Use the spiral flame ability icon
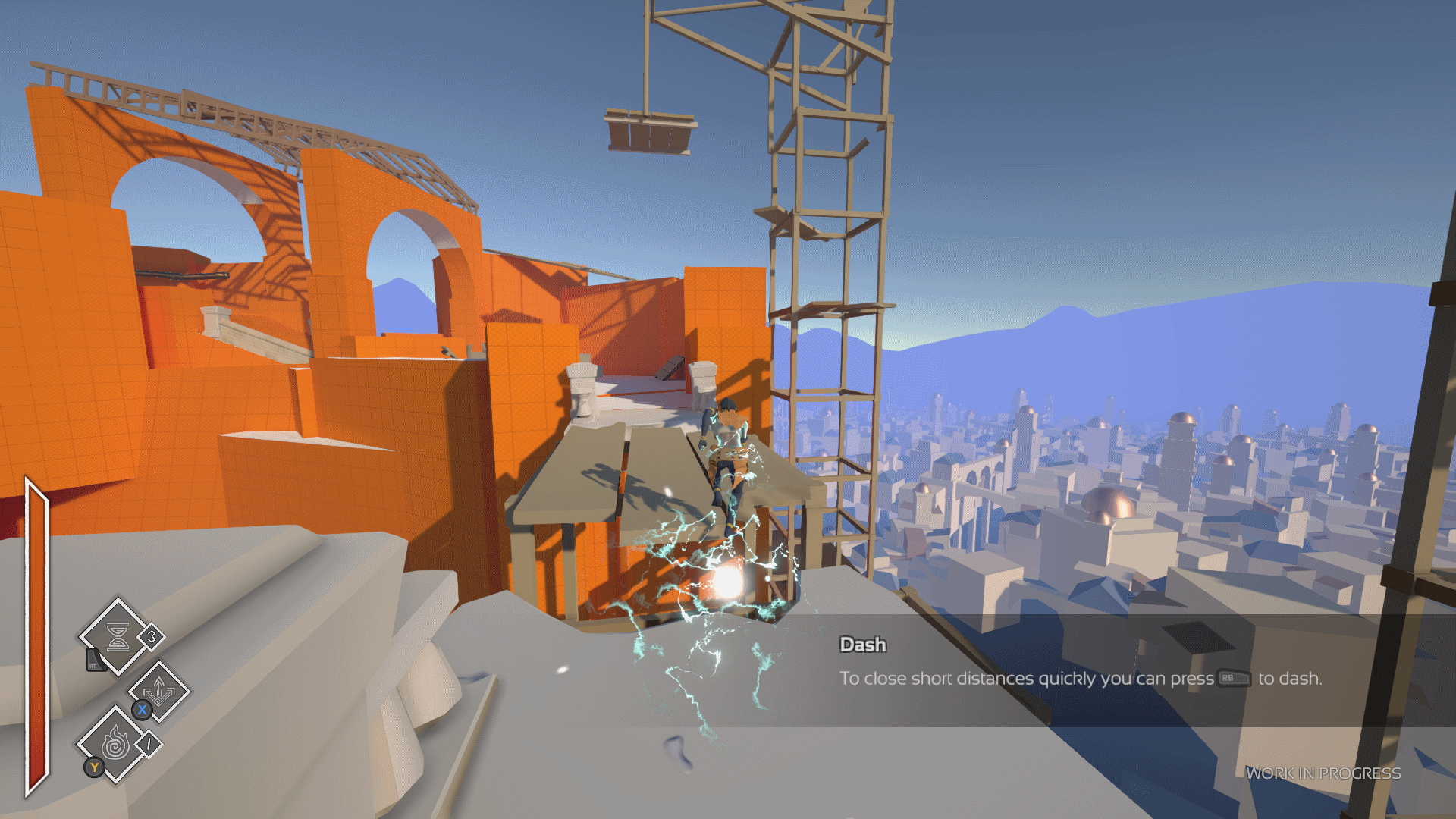 pyautogui.click(x=115, y=743)
